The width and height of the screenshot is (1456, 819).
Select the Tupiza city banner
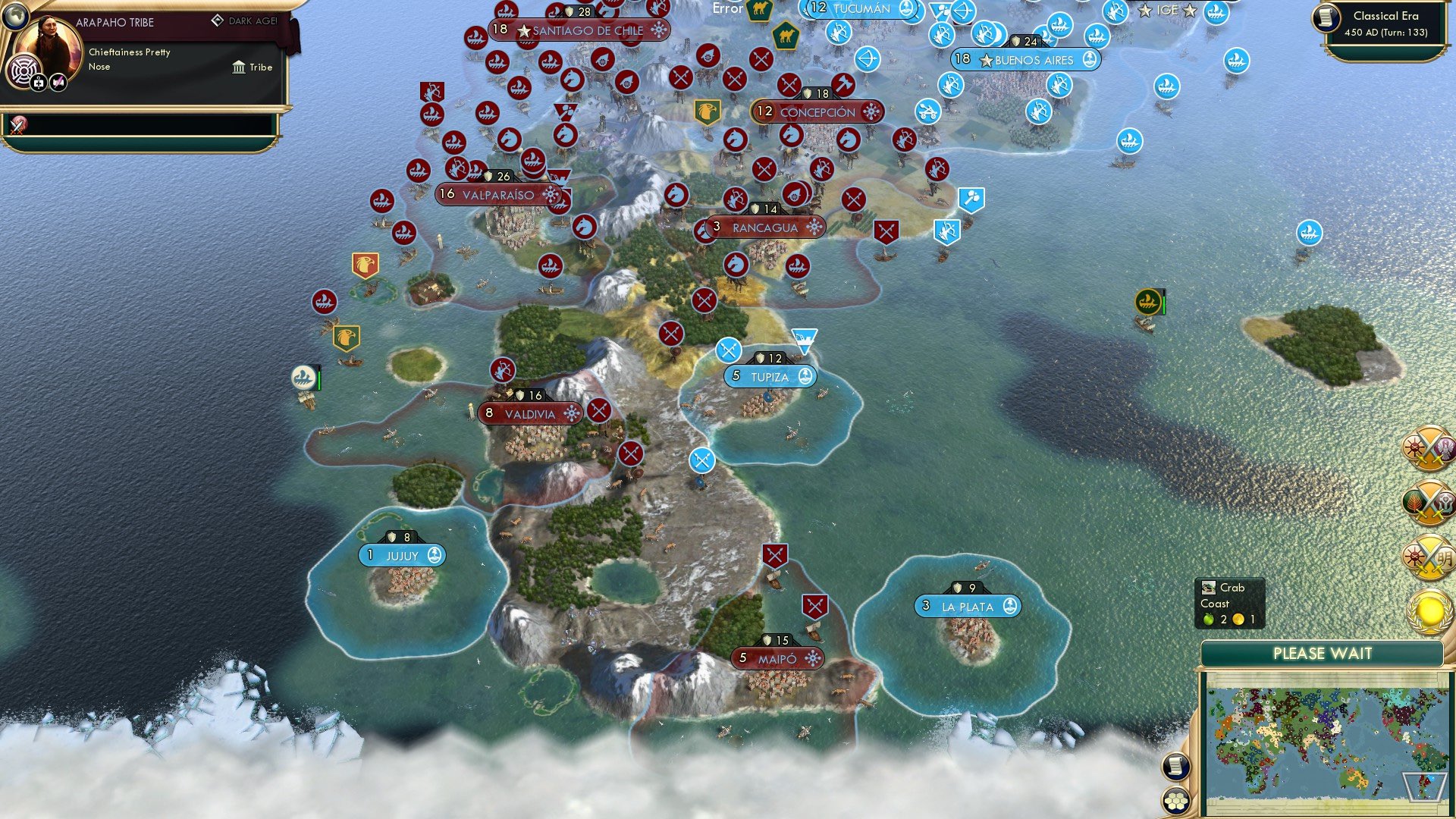click(x=770, y=375)
